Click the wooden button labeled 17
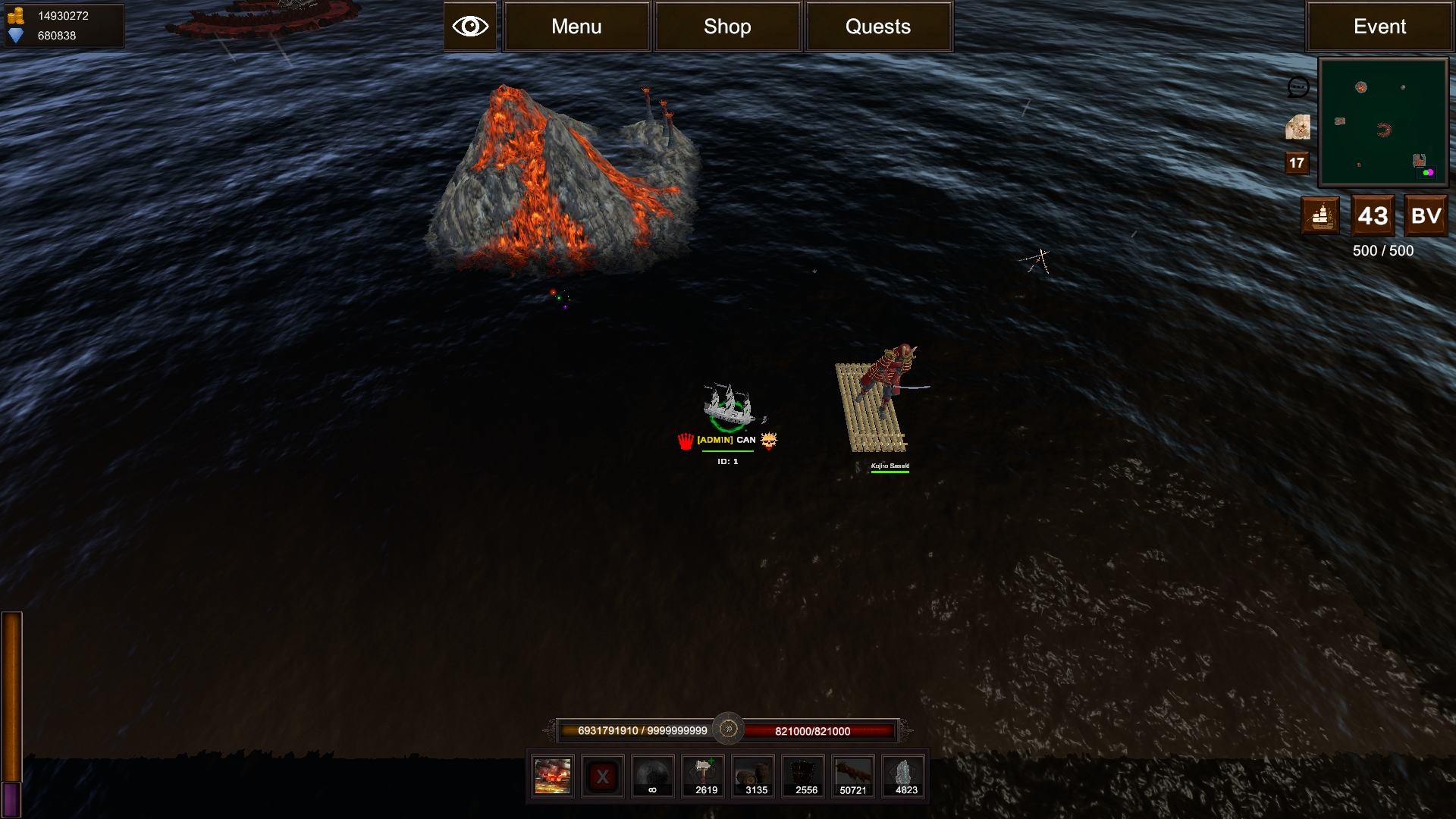Image resolution: width=1456 pixels, height=819 pixels. click(x=1297, y=163)
